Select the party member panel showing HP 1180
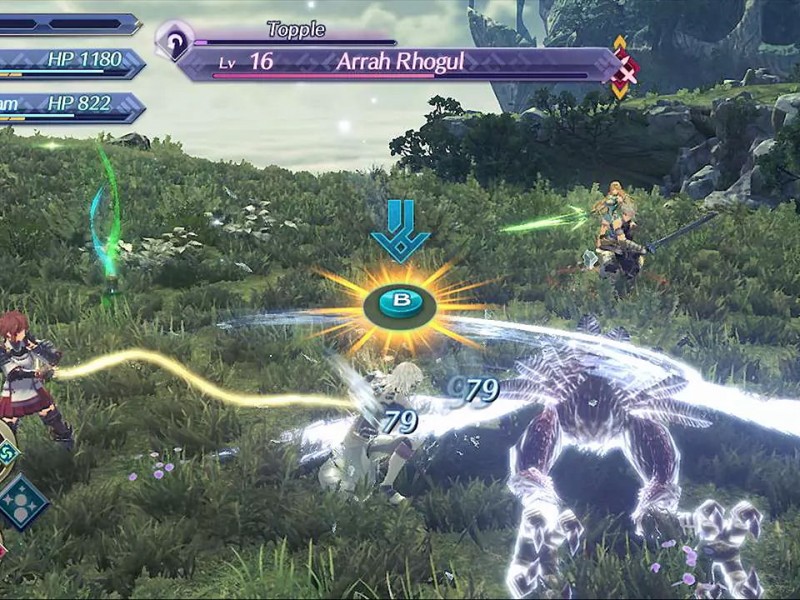 (x=70, y=62)
